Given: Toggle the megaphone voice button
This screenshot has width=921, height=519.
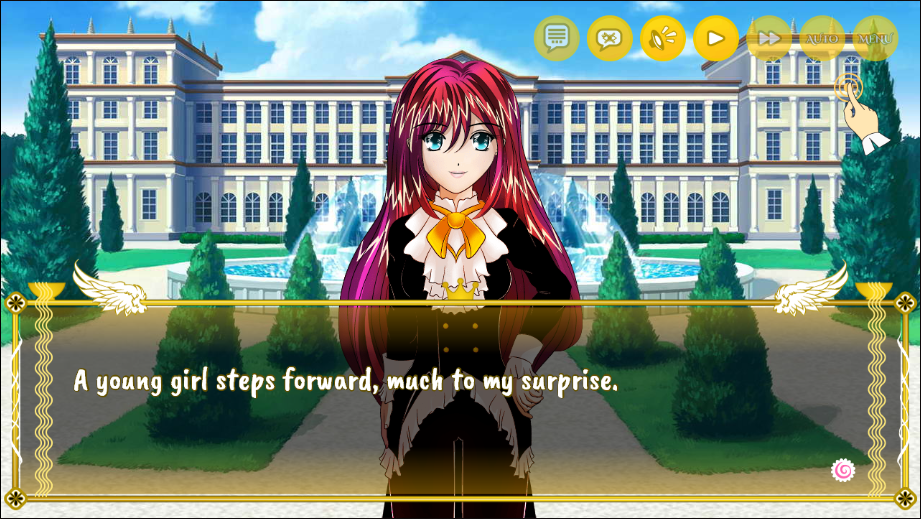Looking at the screenshot, I should pyautogui.click(x=662, y=39).
